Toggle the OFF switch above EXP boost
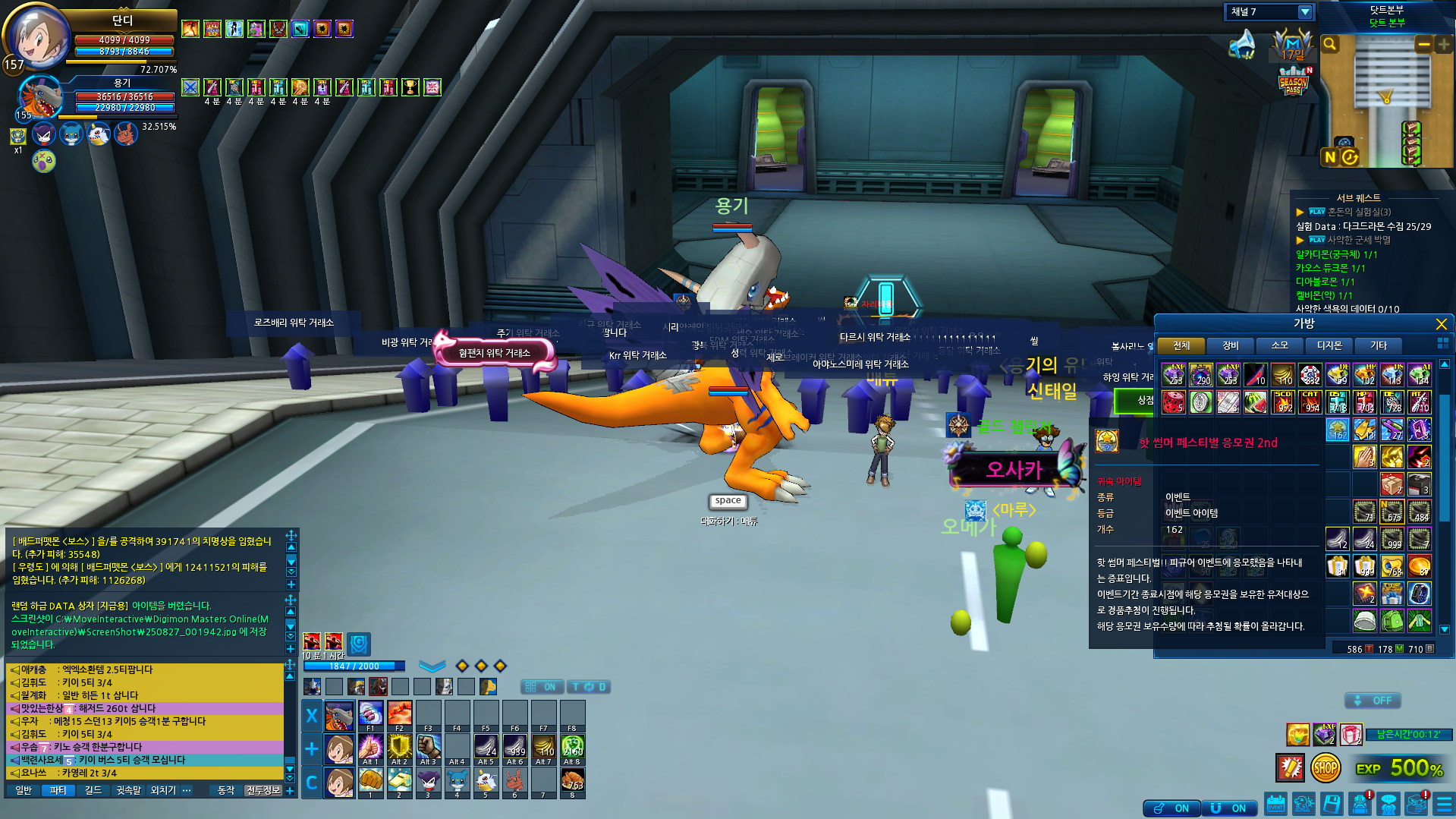This screenshot has width=1456, height=819. click(x=1373, y=701)
